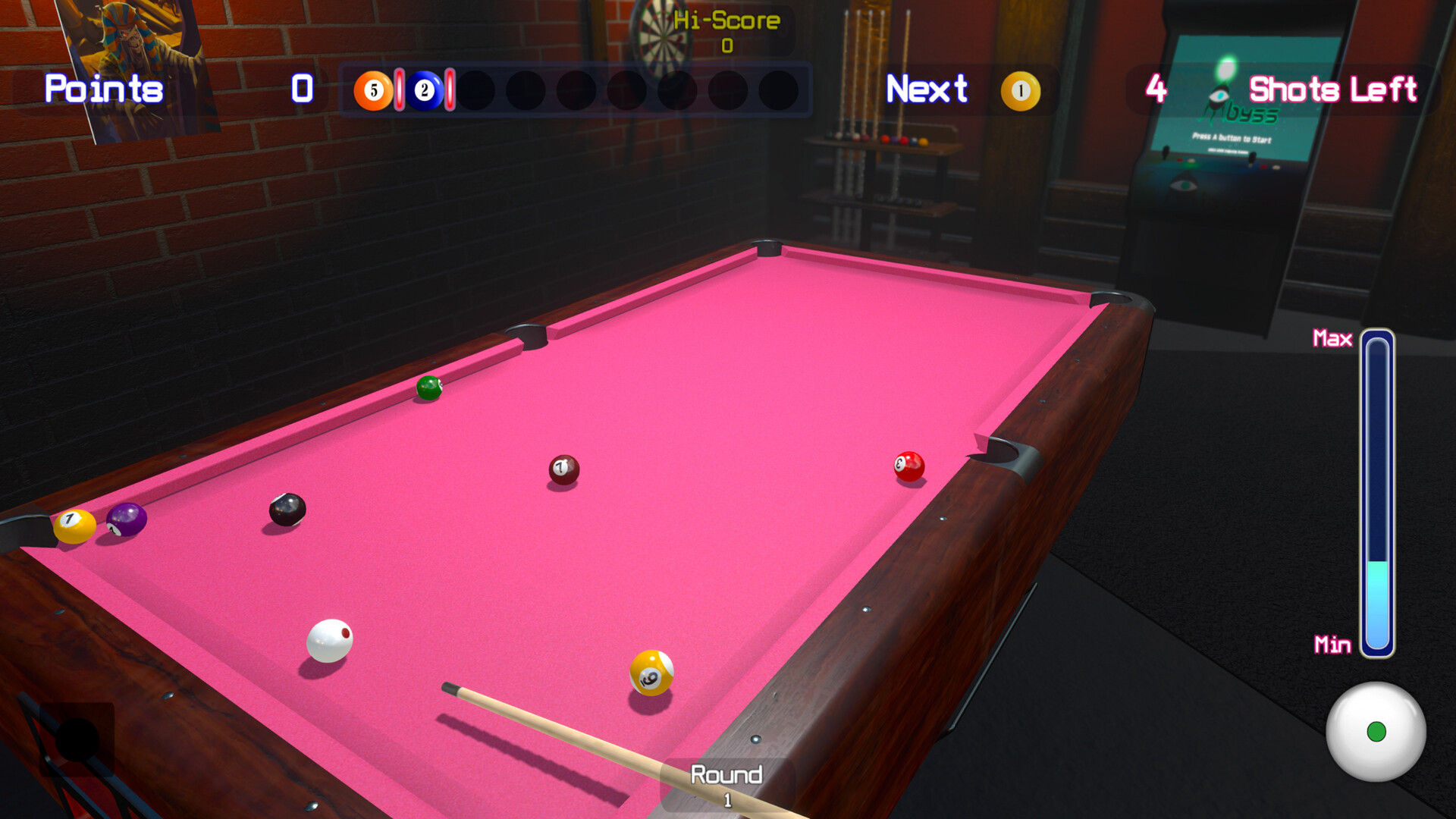This screenshot has width=1456, height=819.
Task: Click the Points label in the HUD
Action: point(102,89)
